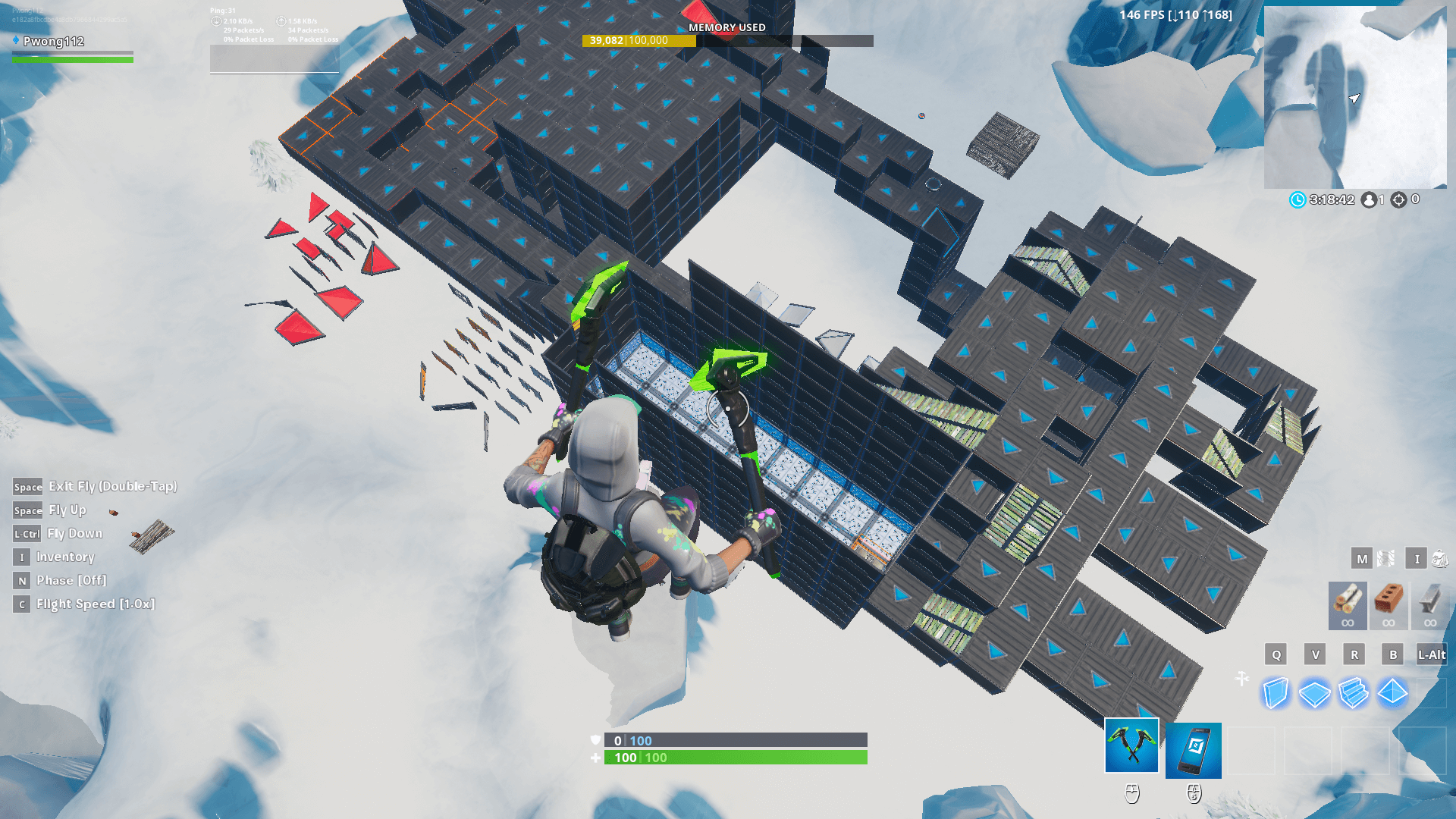Select the wall build piece icon
The image size is (1456, 819).
coord(1276,691)
